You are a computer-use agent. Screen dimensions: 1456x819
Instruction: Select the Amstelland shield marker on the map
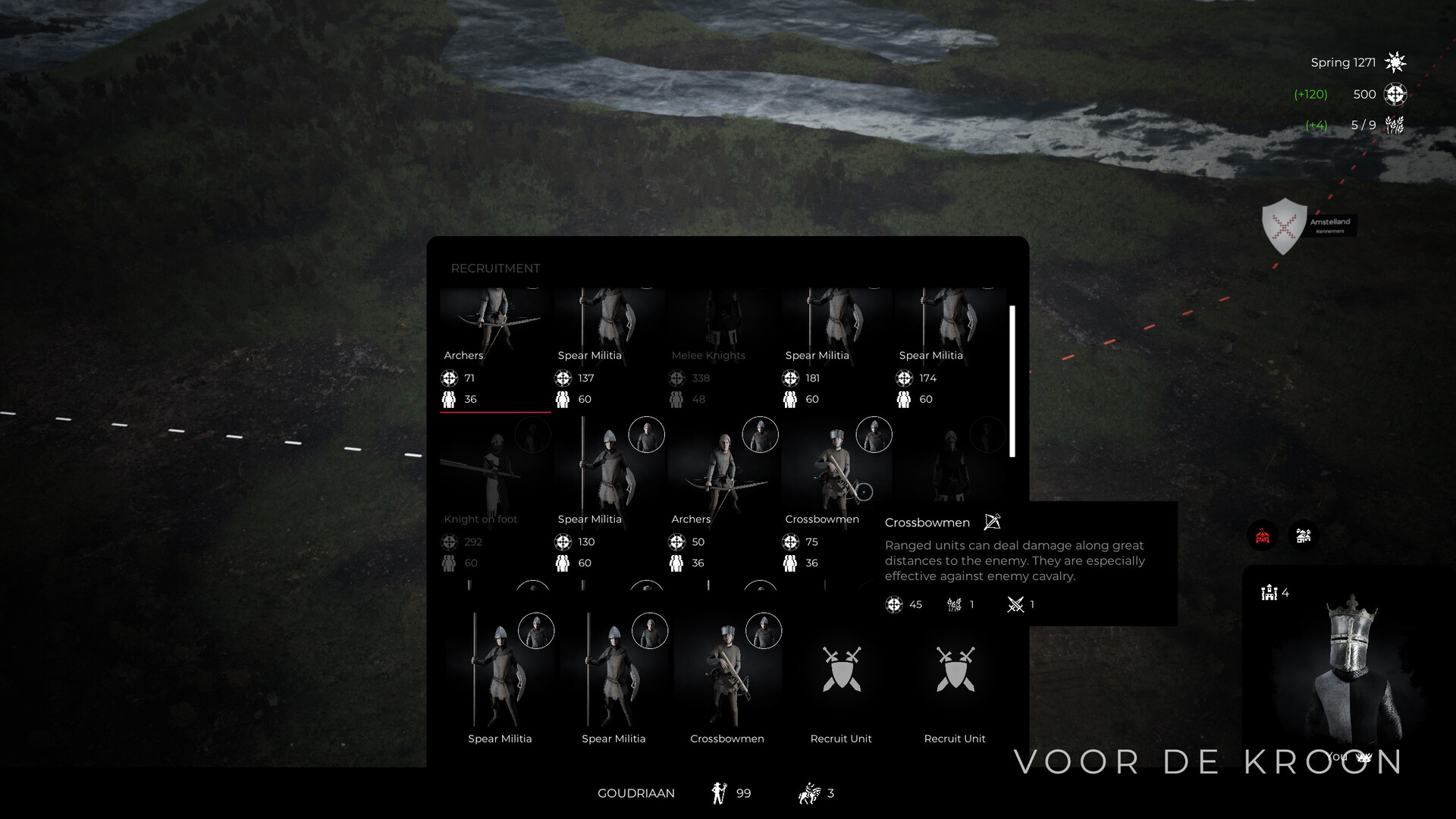tap(1284, 226)
